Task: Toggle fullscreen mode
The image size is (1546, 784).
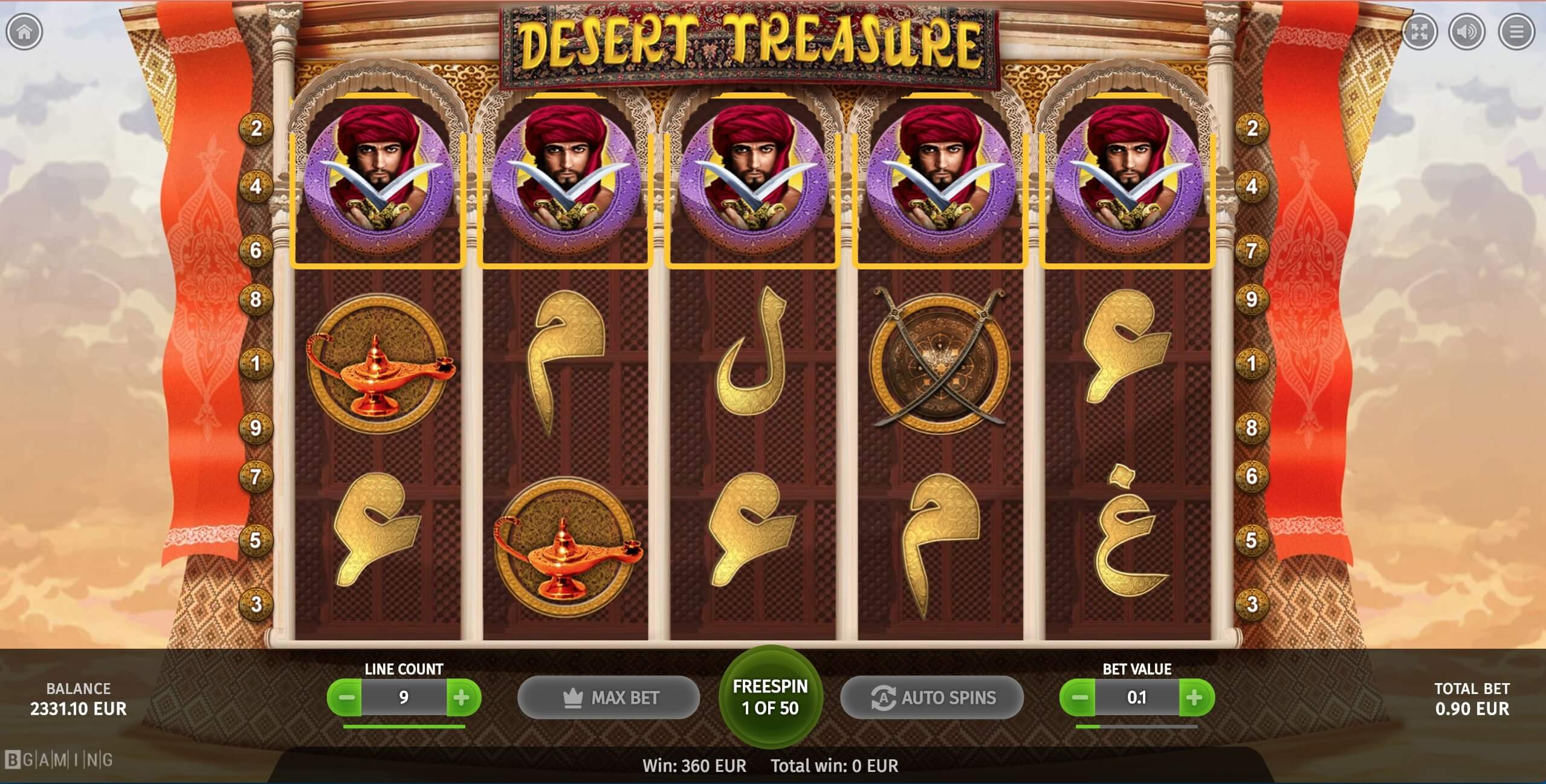Action: coord(1420,32)
